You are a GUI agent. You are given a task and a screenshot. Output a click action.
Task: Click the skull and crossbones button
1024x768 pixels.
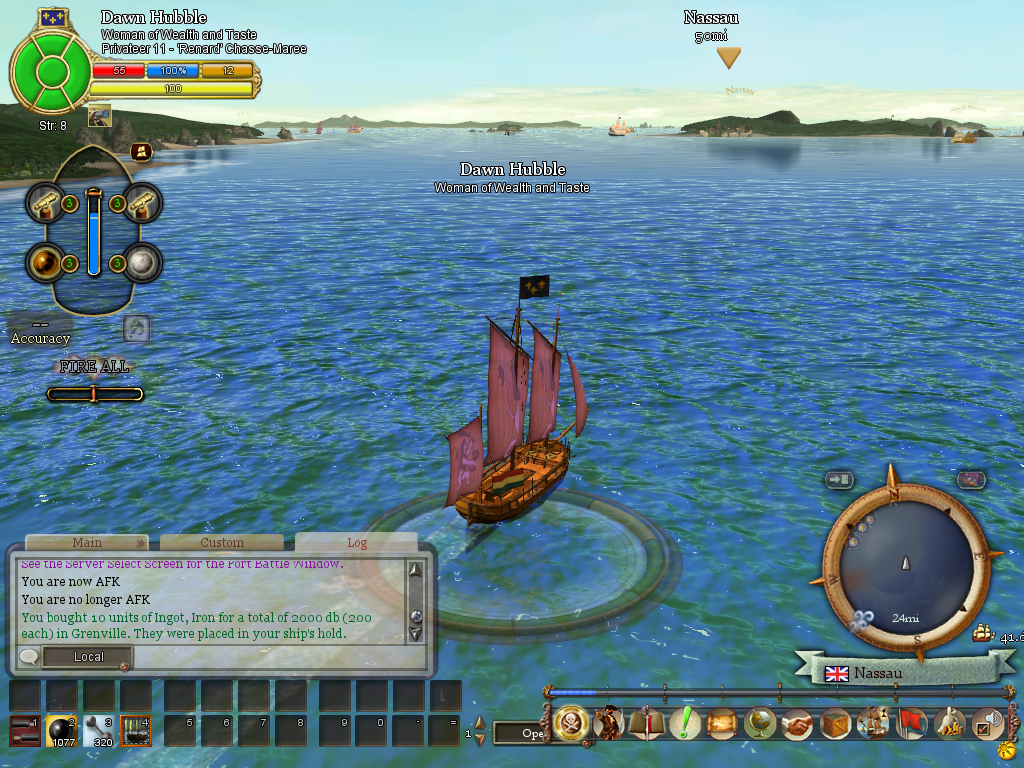coord(570,724)
